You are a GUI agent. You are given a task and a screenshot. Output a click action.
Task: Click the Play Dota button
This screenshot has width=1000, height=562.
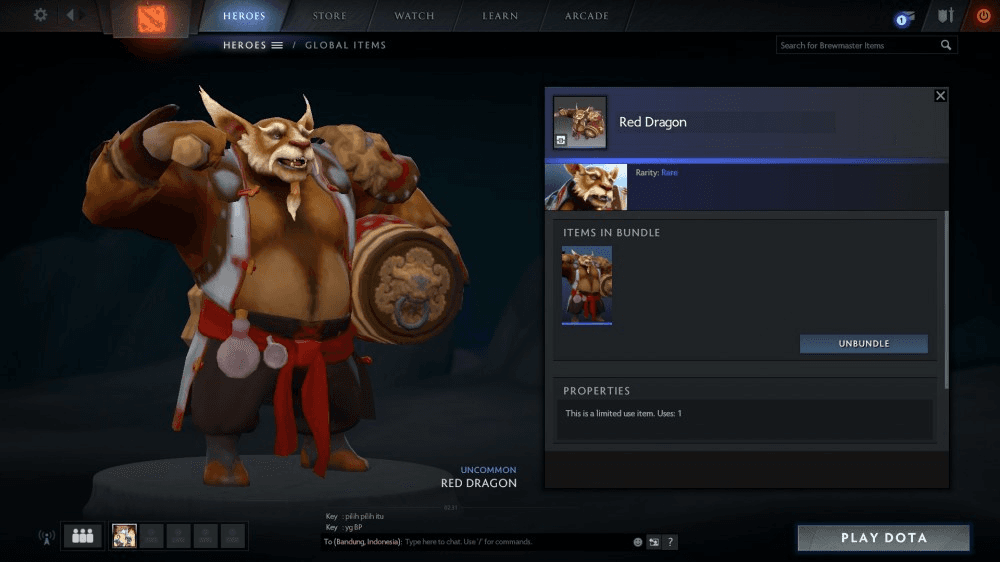pos(883,538)
